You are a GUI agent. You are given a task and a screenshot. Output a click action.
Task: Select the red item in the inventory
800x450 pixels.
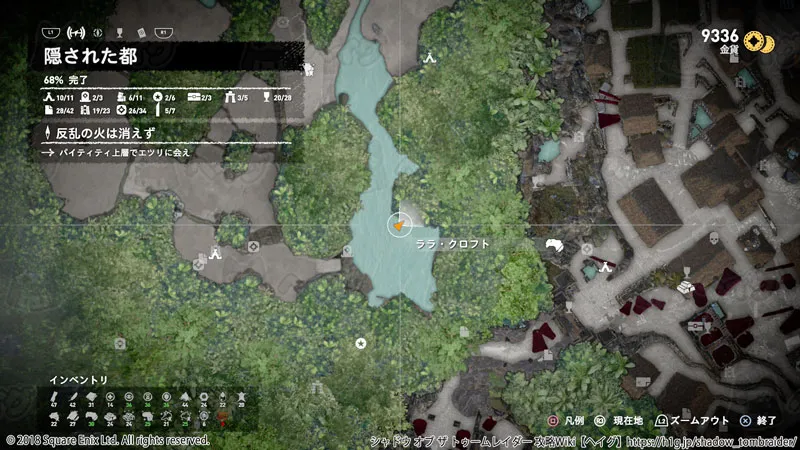click(222, 415)
